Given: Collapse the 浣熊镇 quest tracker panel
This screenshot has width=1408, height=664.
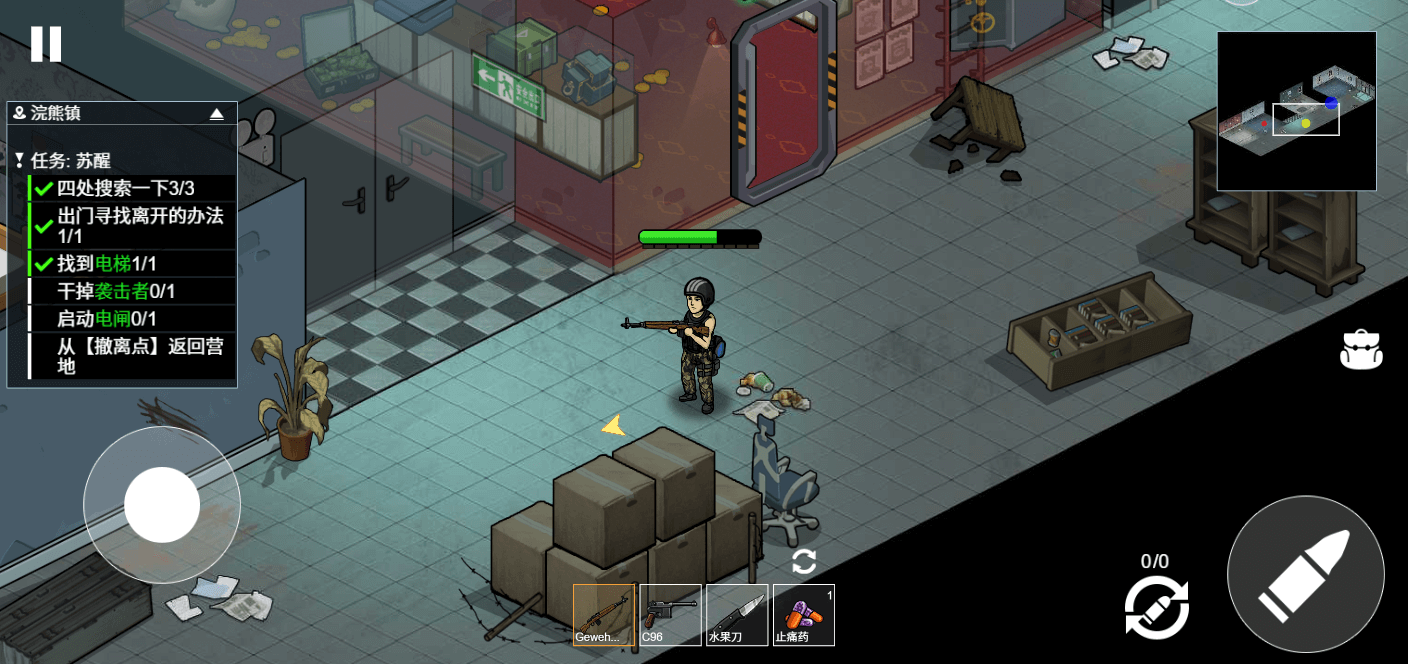Looking at the screenshot, I should pos(216,114).
